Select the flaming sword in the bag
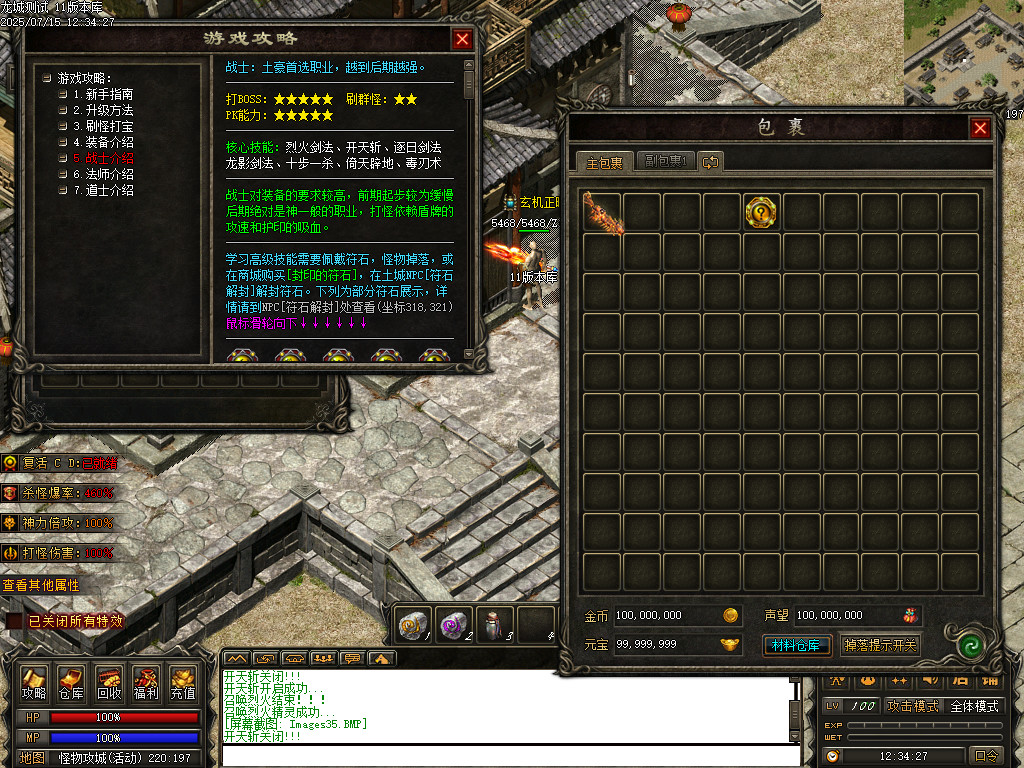This screenshot has width=1024, height=768. tap(603, 212)
